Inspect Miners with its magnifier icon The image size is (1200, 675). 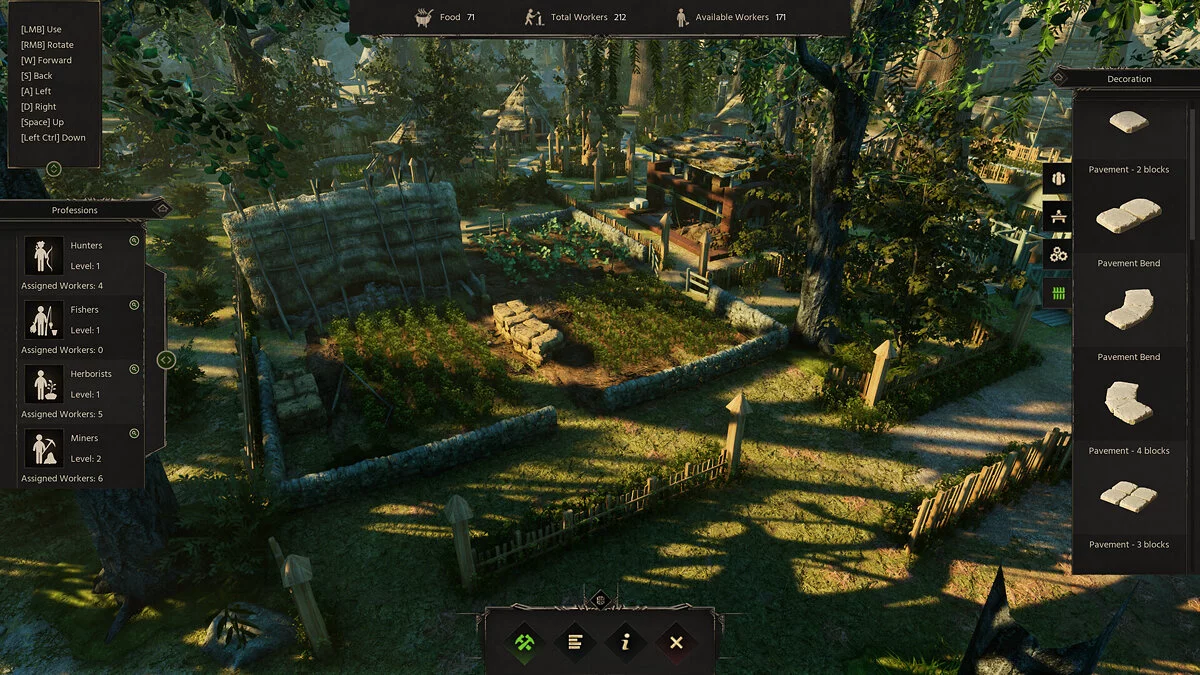point(134,433)
